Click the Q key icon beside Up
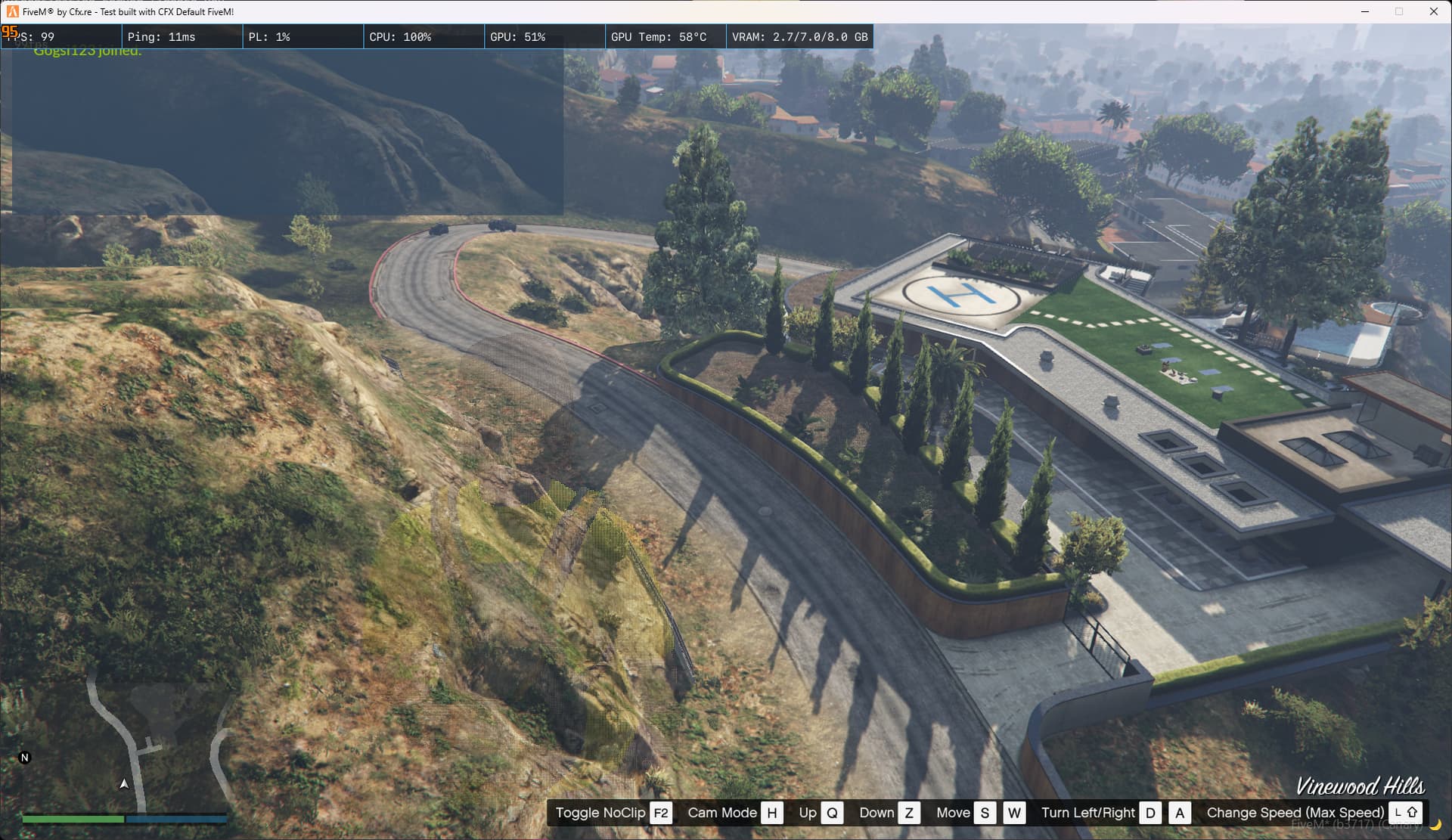This screenshot has height=840, width=1452. [833, 813]
